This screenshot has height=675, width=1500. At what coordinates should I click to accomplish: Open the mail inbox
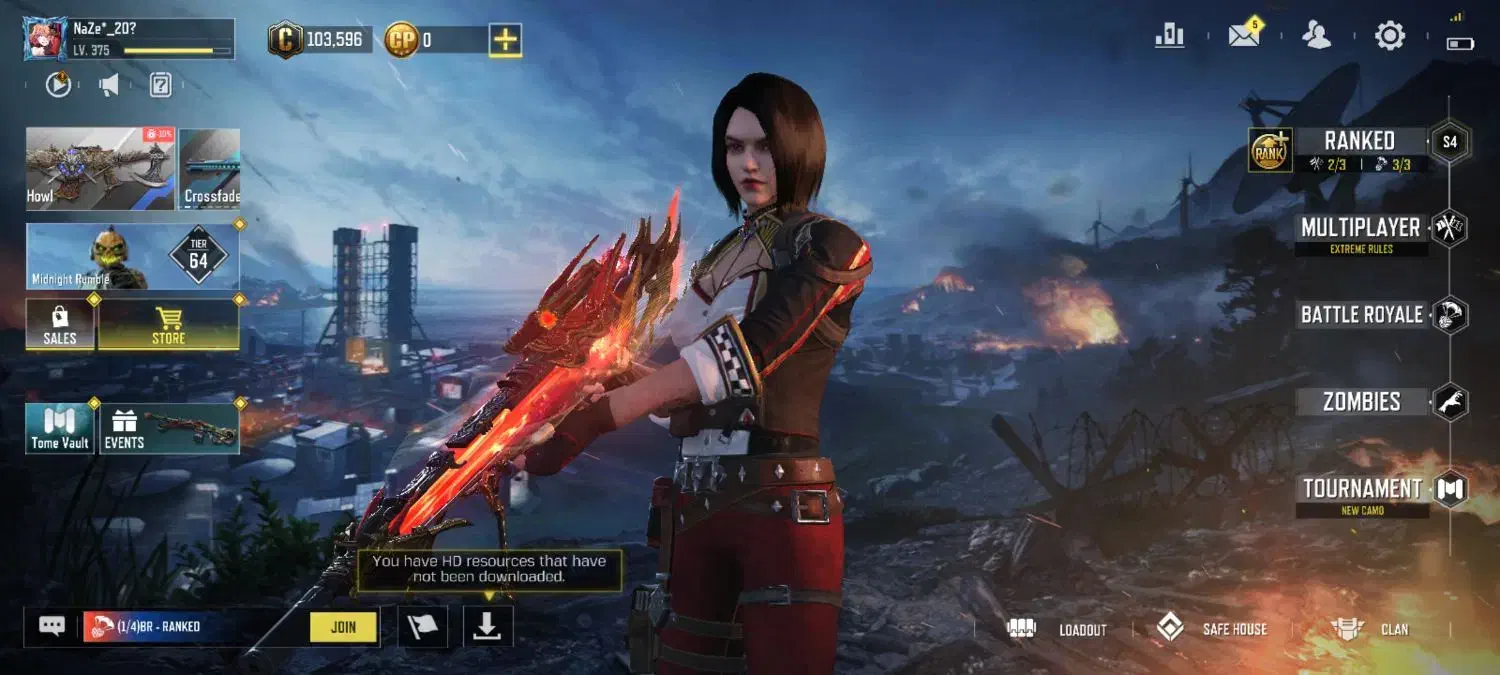click(1244, 36)
